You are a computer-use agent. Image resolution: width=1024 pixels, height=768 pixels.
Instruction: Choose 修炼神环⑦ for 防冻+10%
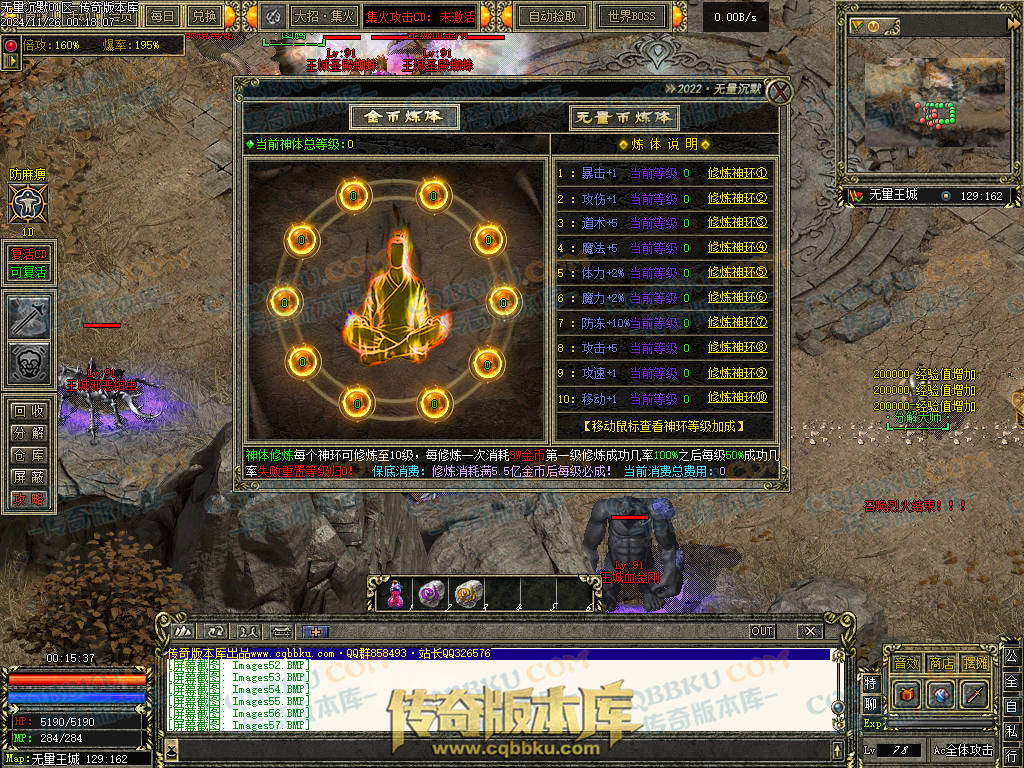pyautogui.click(x=738, y=323)
